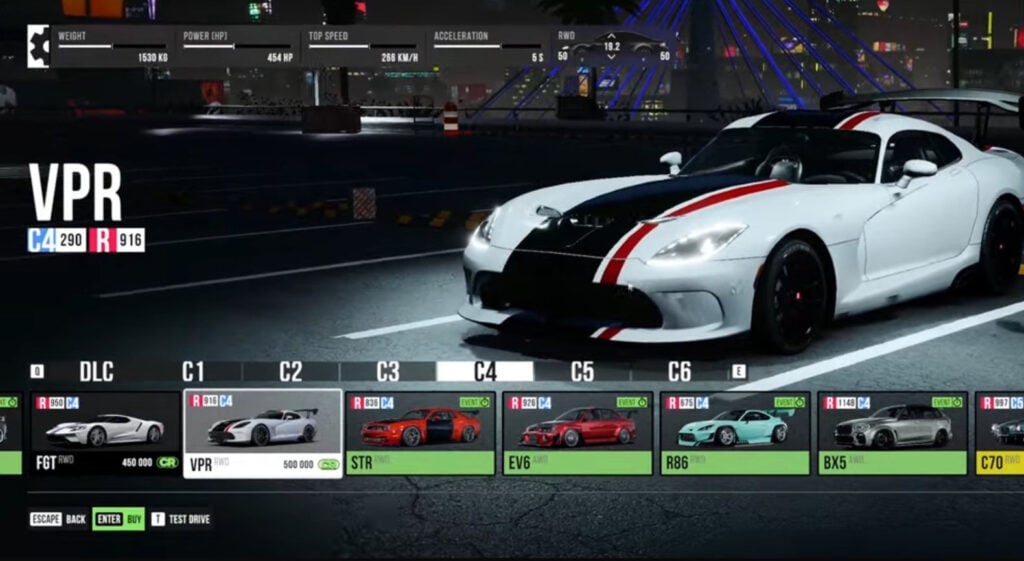This screenshot has height=561, width=1024.
Task: Choose the C4 class tab
Action: coord(485,372)
